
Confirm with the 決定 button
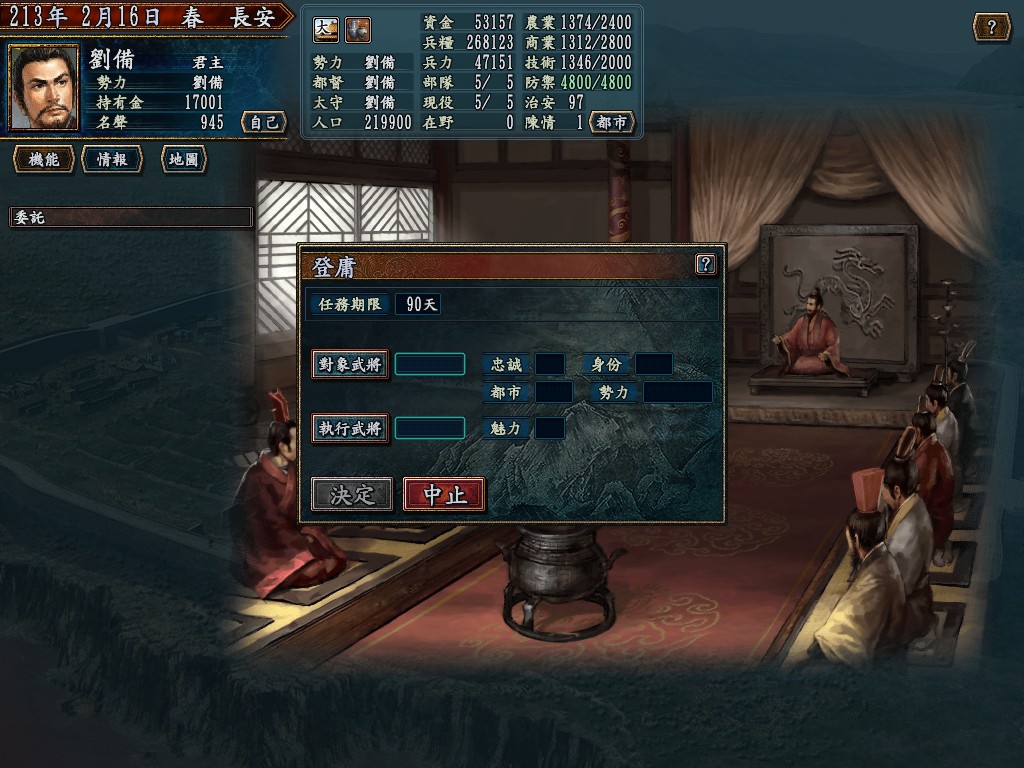(351, 494)
